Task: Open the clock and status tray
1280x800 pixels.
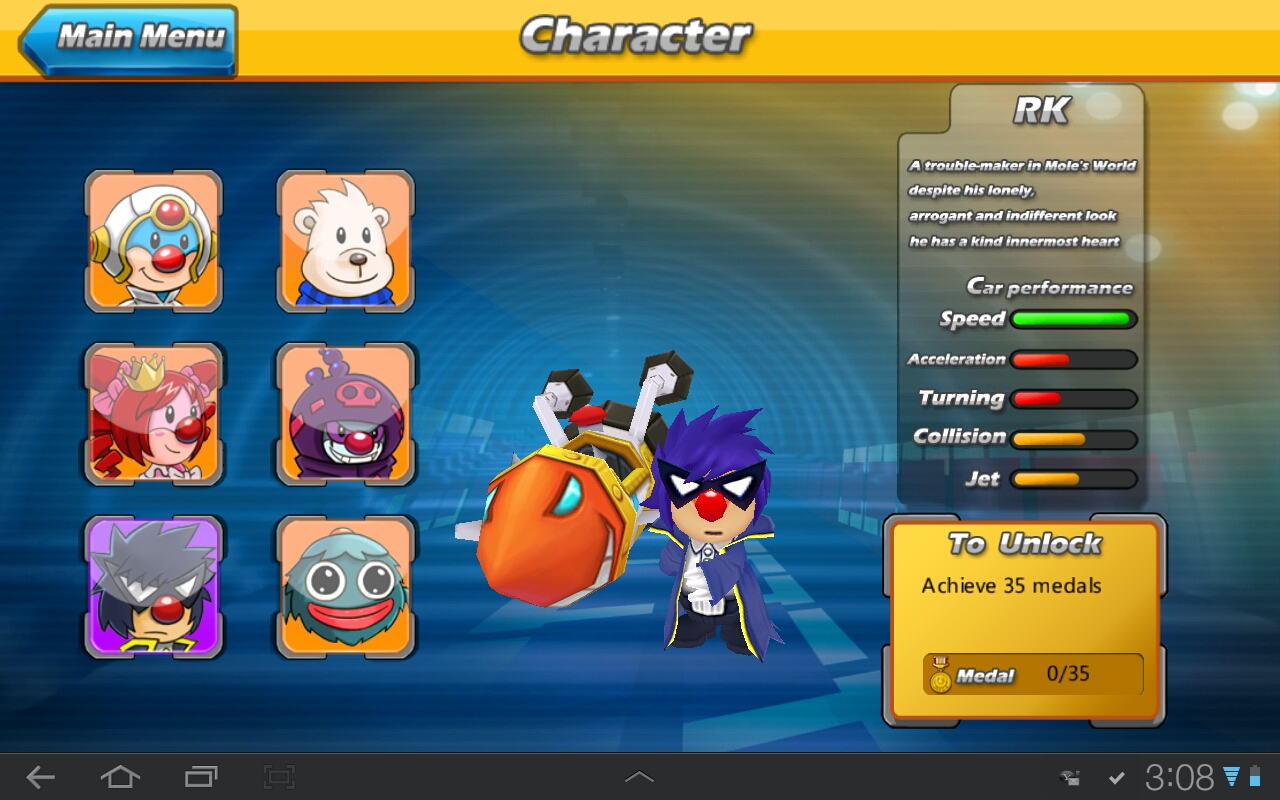Action: [x=1180, y=777]
